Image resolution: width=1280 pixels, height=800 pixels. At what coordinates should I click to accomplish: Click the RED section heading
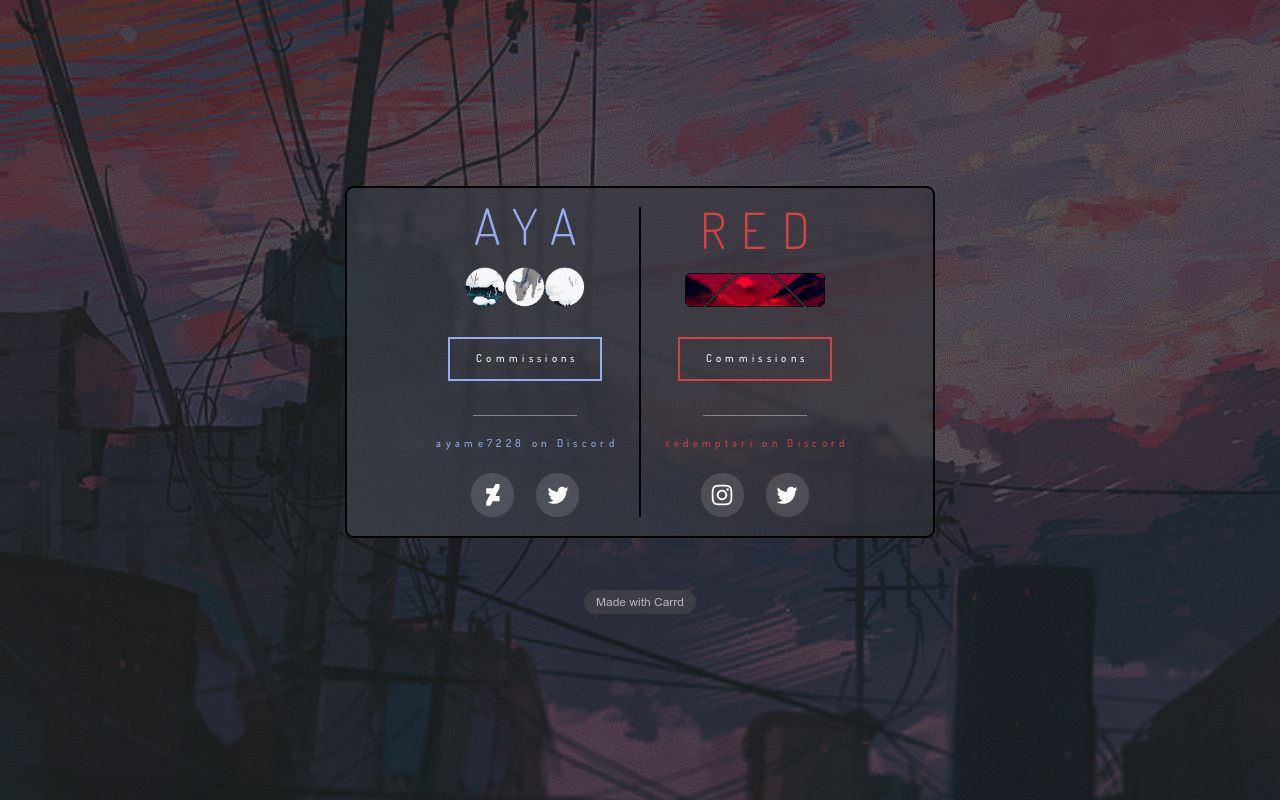coord(755,230)
